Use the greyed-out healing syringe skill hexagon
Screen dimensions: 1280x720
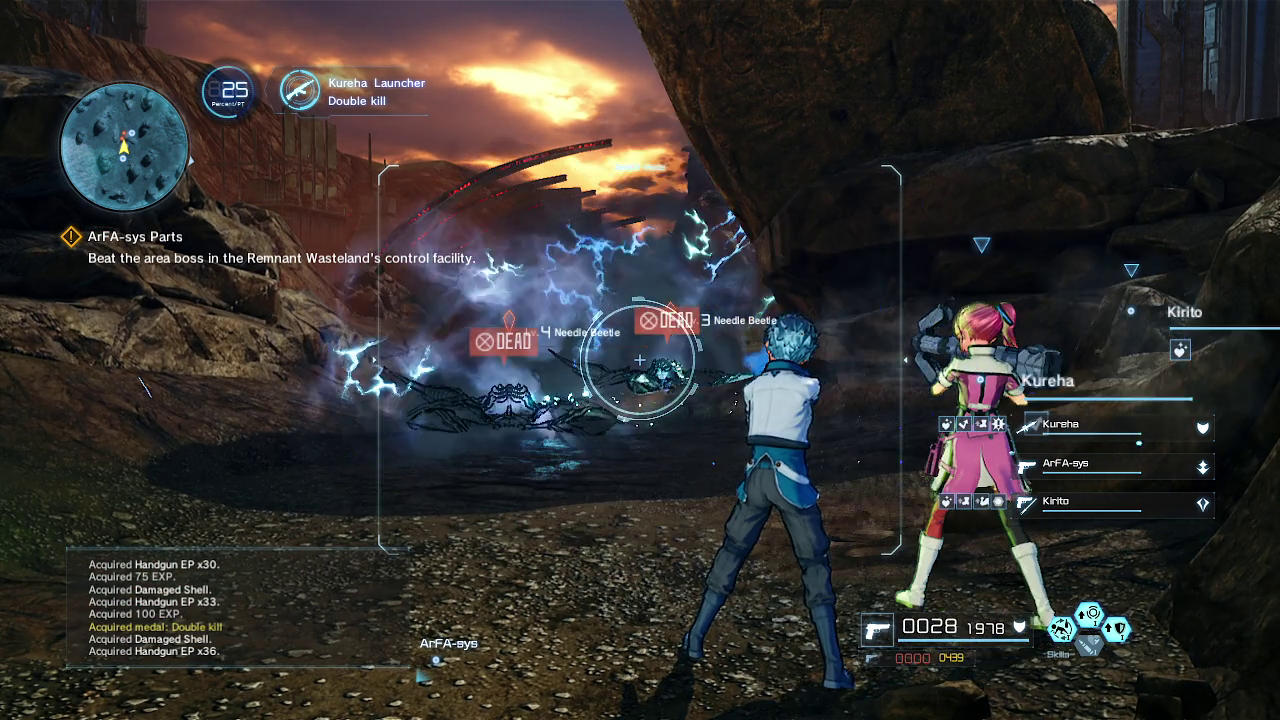(1089, 645)
